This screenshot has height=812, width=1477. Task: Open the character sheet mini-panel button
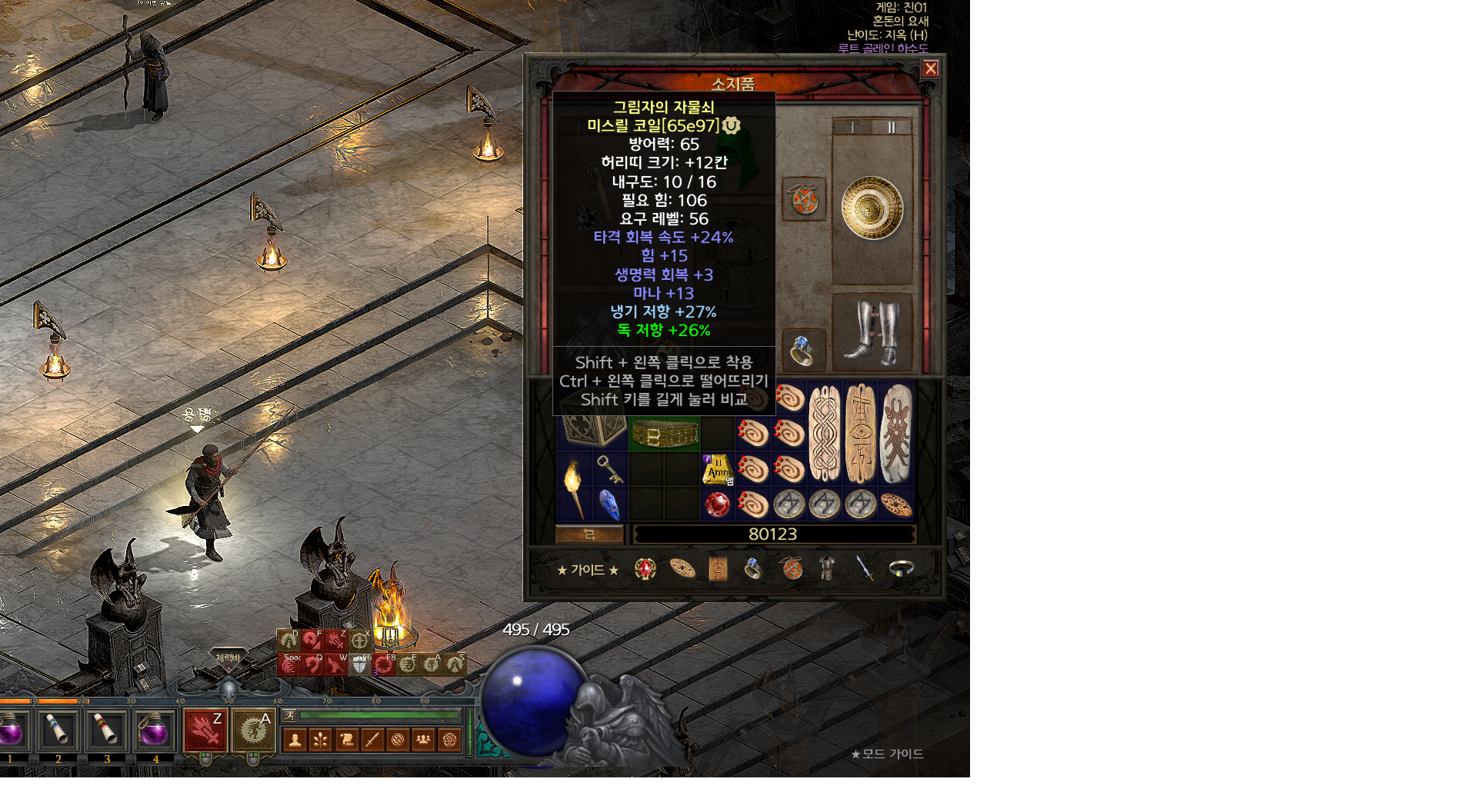point(295,740)
